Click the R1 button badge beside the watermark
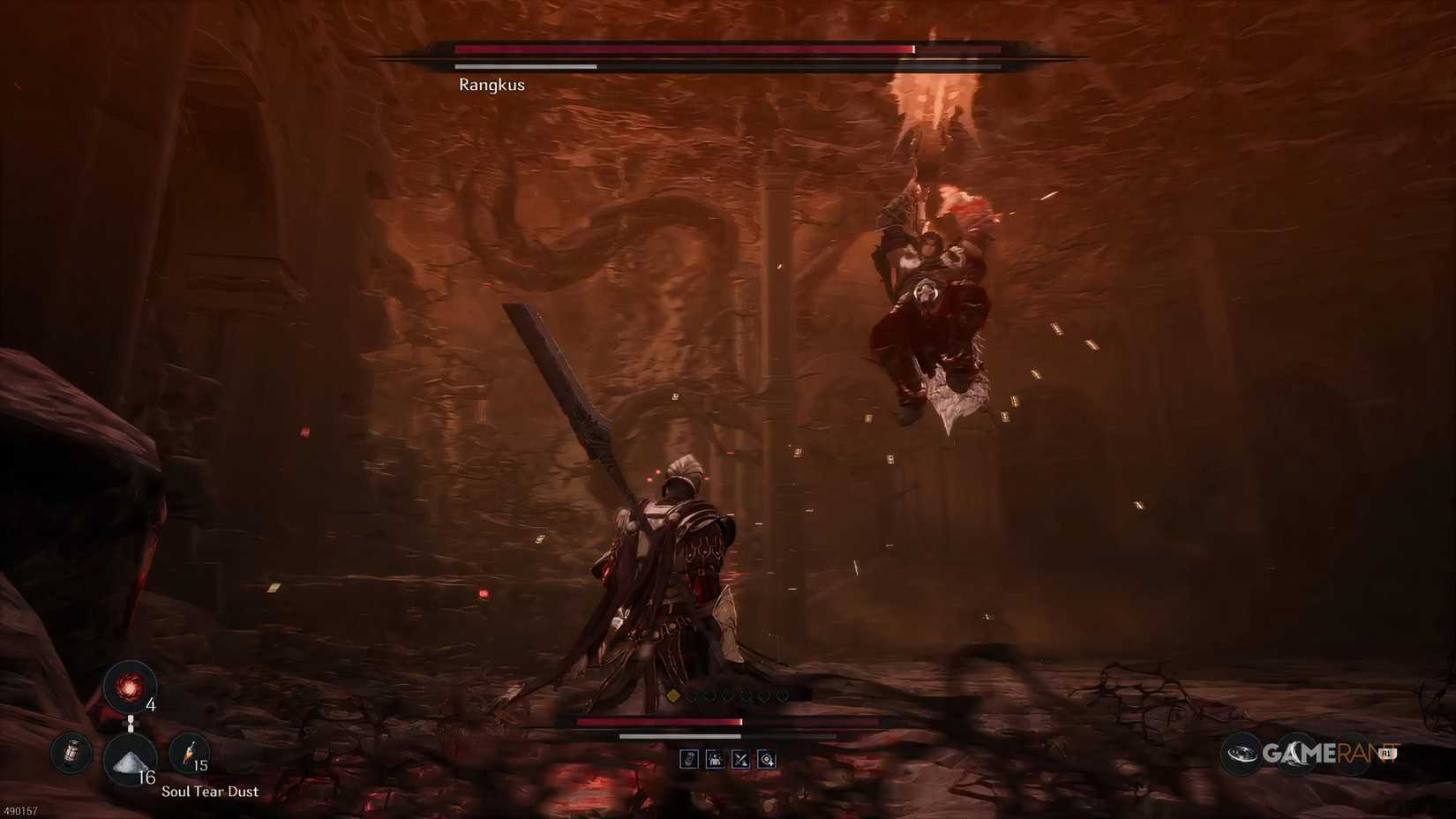The width and height of the screenshot is (1456, 819). (x=1388, y=753)
